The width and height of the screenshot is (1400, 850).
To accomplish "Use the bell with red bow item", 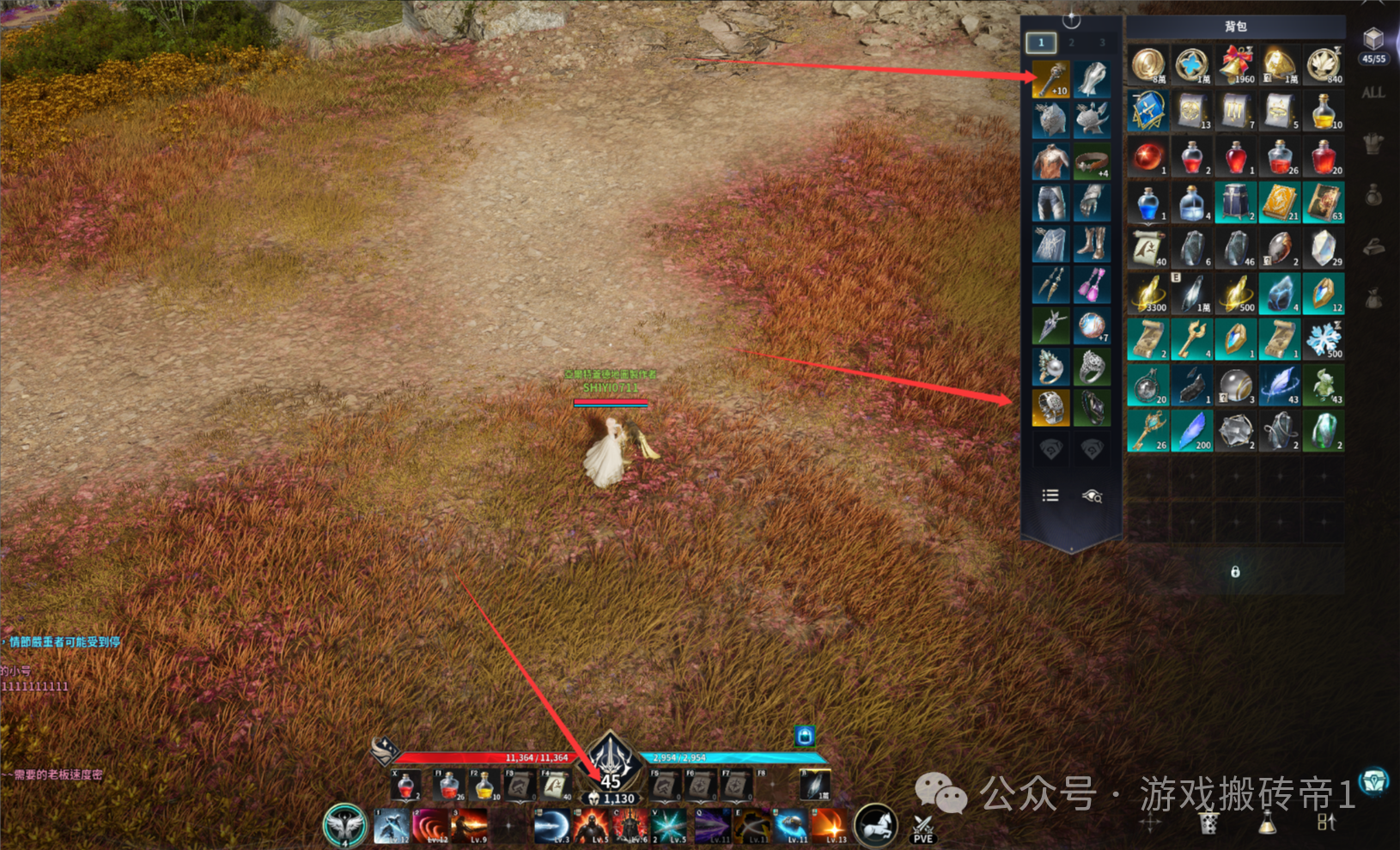I will coord(1236,65).
